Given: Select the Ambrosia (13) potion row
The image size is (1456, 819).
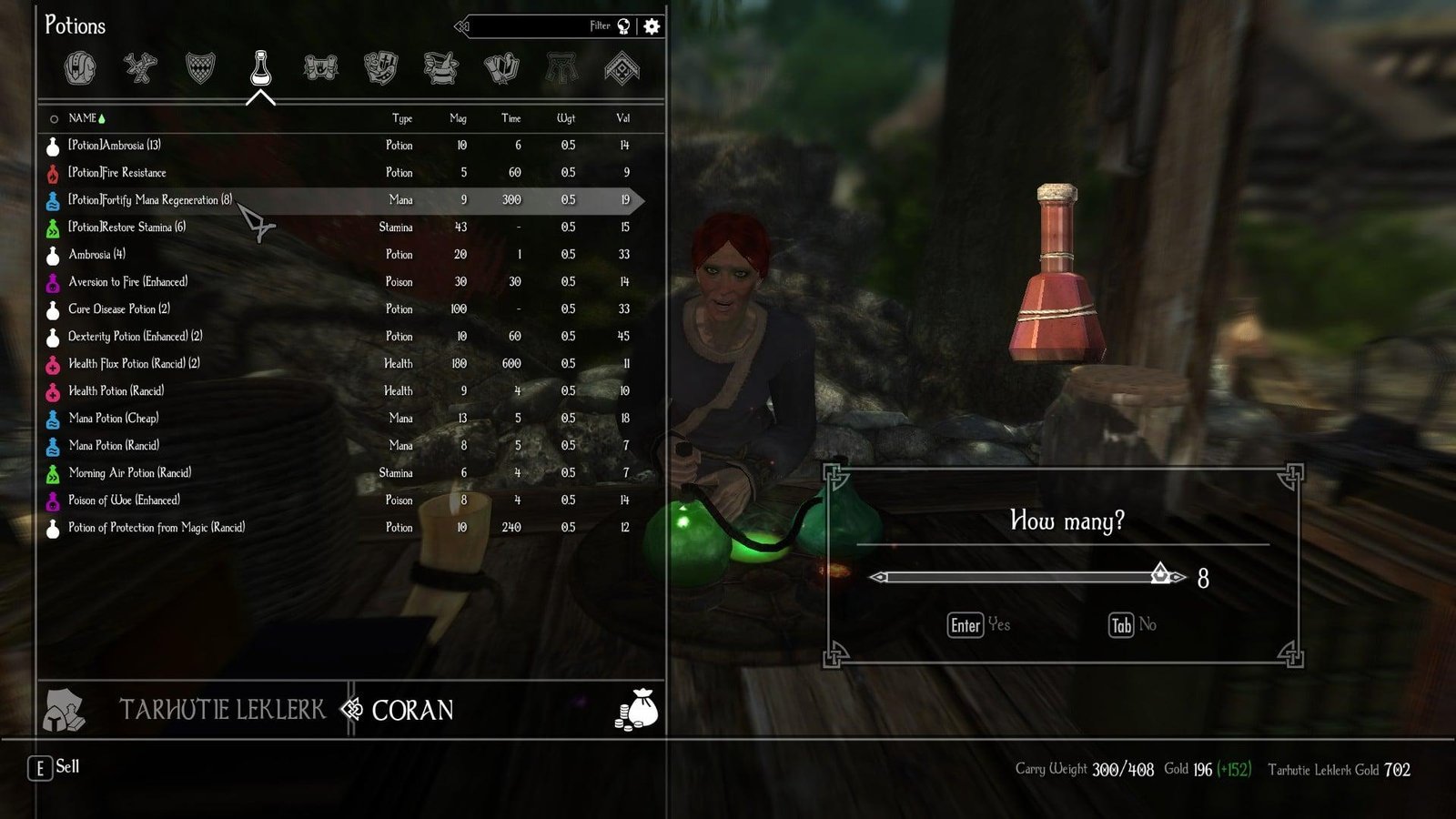Looking at the screenshot, I should click(x=115, y=146).
